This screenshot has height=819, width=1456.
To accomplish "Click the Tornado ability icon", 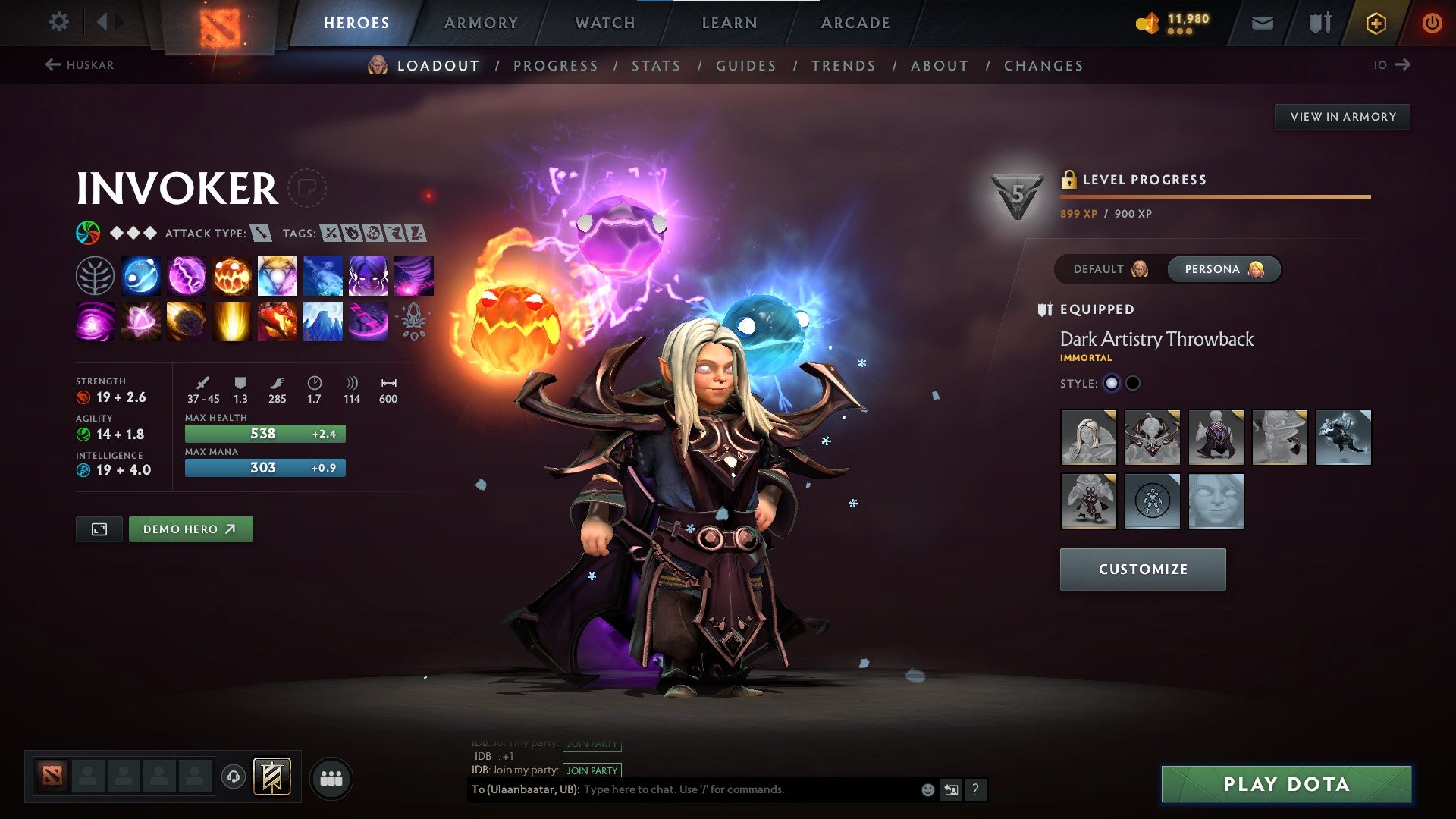I will [x=413, y=276].
